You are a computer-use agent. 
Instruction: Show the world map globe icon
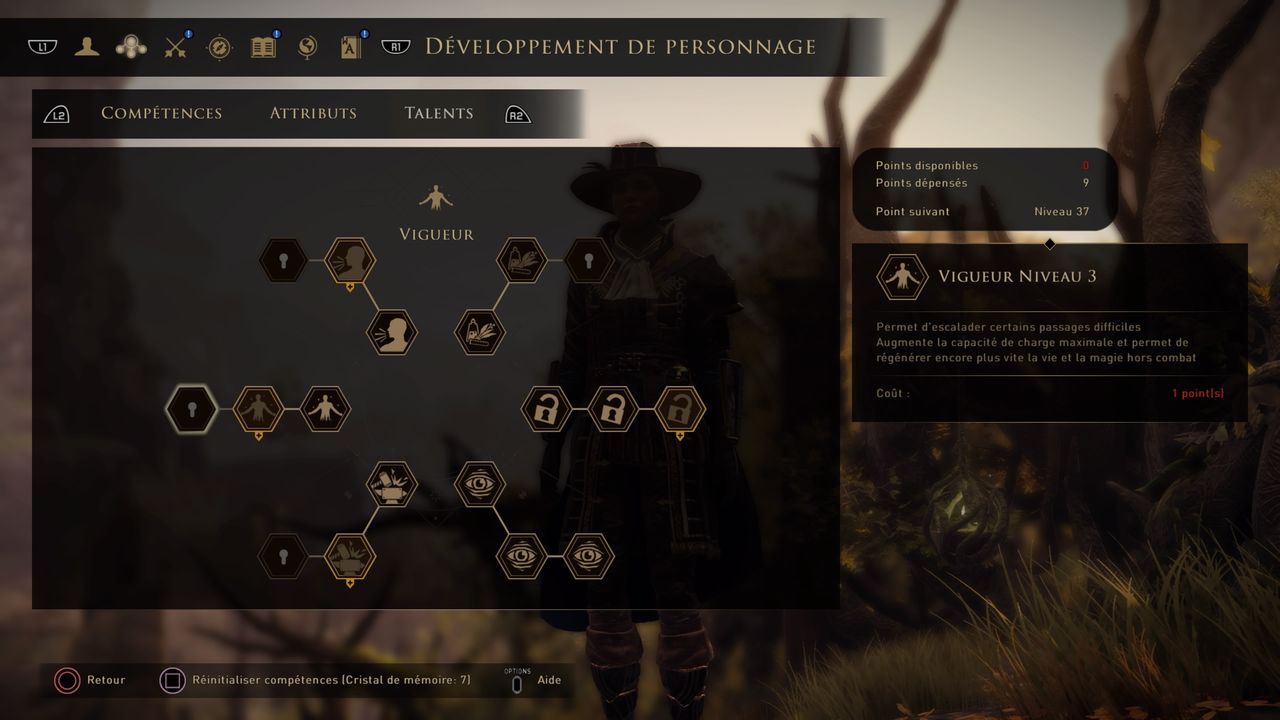tap(307, 47)
